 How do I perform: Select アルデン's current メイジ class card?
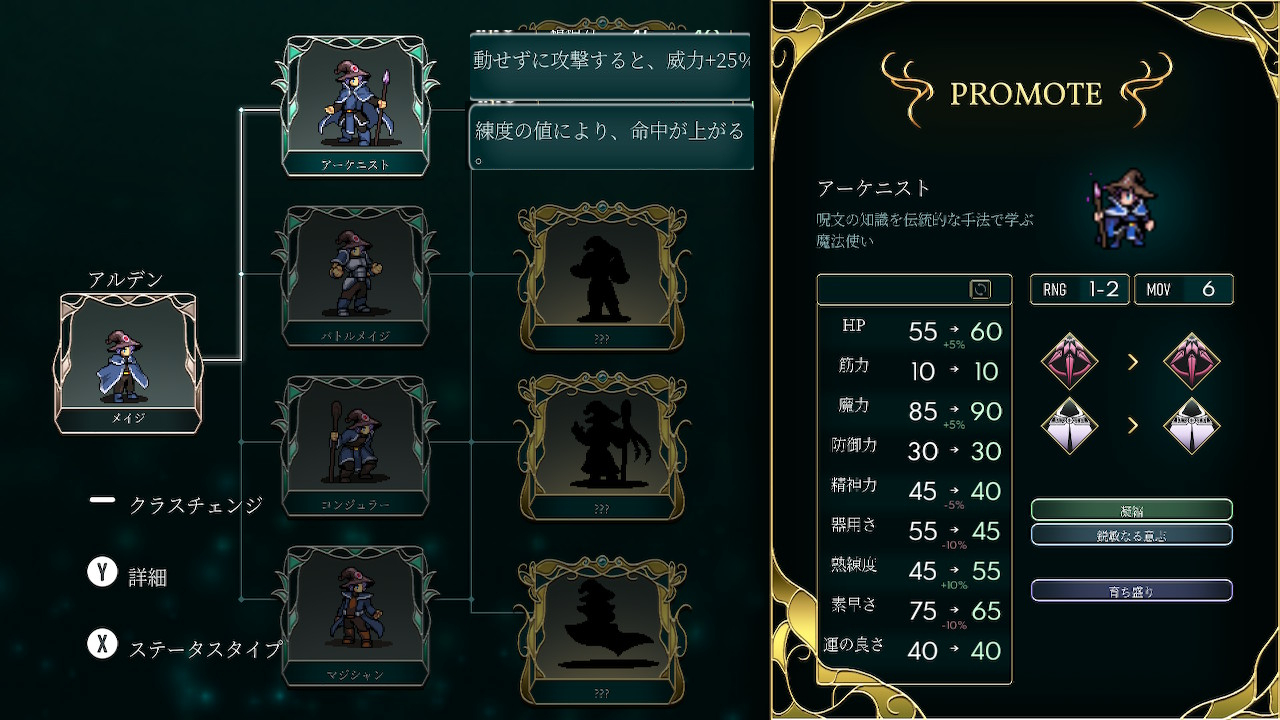pos(129,363)
